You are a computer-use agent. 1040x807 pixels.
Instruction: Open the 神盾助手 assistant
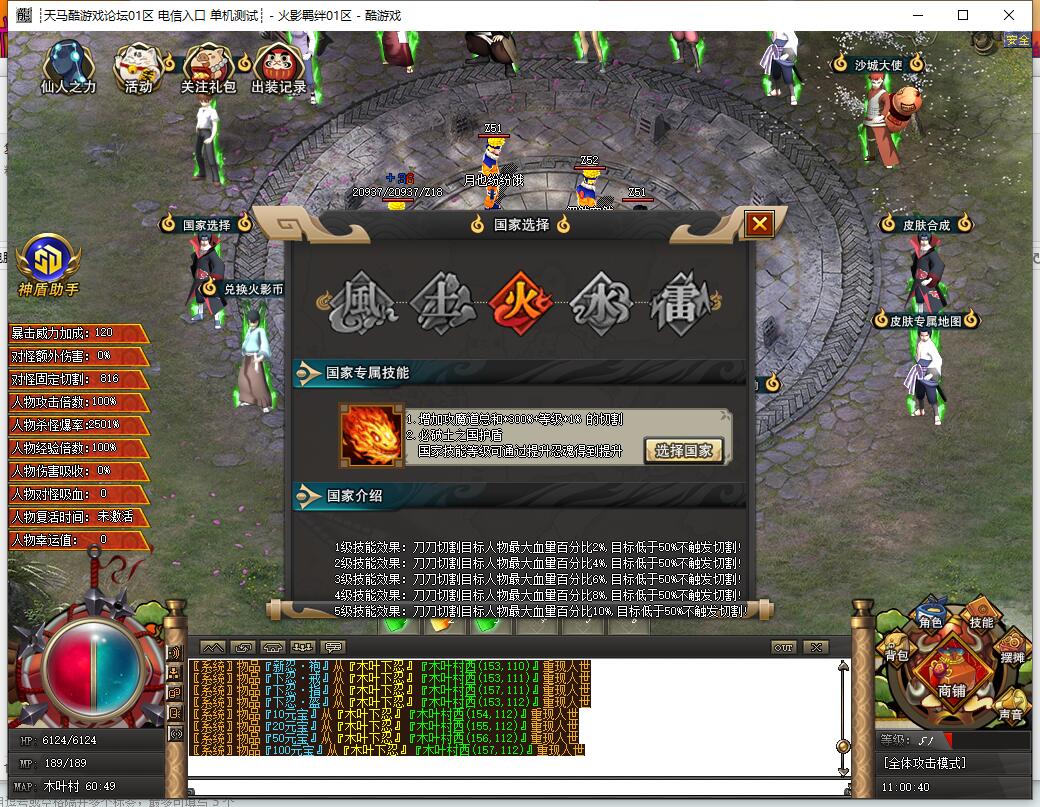tap(48, 264)
